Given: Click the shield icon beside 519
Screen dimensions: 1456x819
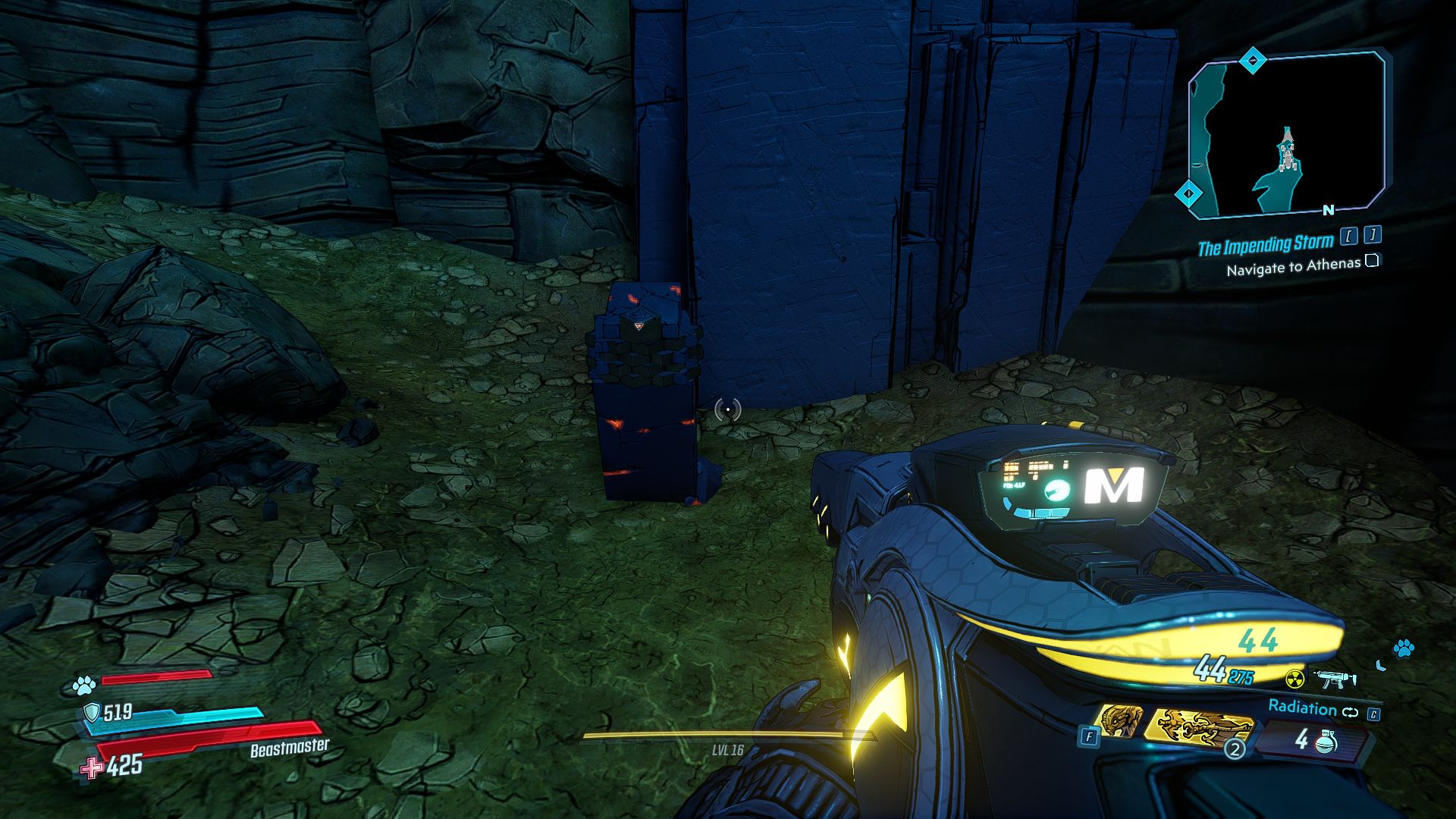Looking at the screenshot, I should coord(92,711).
